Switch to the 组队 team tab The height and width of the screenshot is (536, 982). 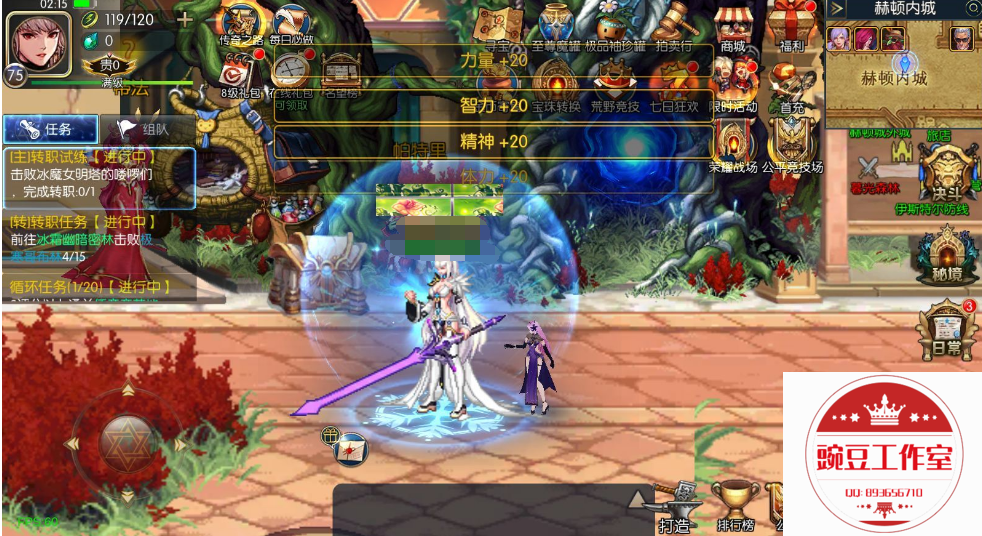coord(146,129)
